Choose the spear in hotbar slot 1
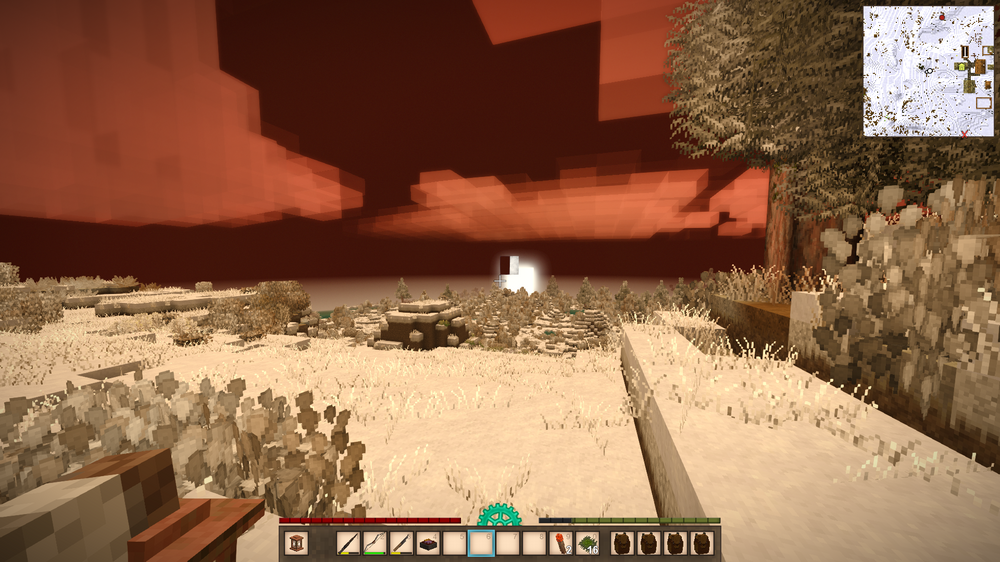This screenshot has height=562, width=1000. click(x=348, y=543)
